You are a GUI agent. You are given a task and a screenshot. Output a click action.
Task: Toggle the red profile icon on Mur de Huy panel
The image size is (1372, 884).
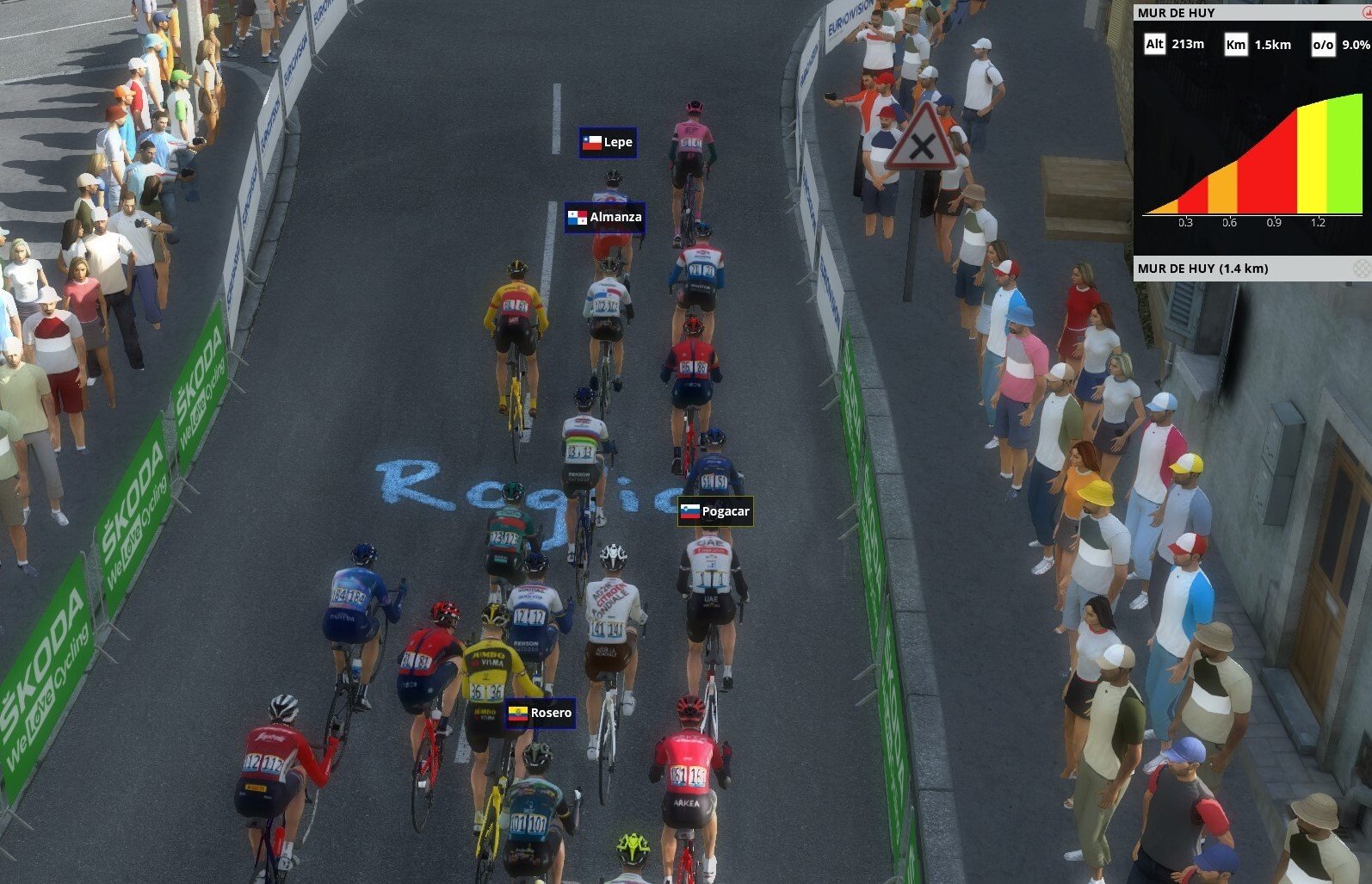tap(1366, 13)
